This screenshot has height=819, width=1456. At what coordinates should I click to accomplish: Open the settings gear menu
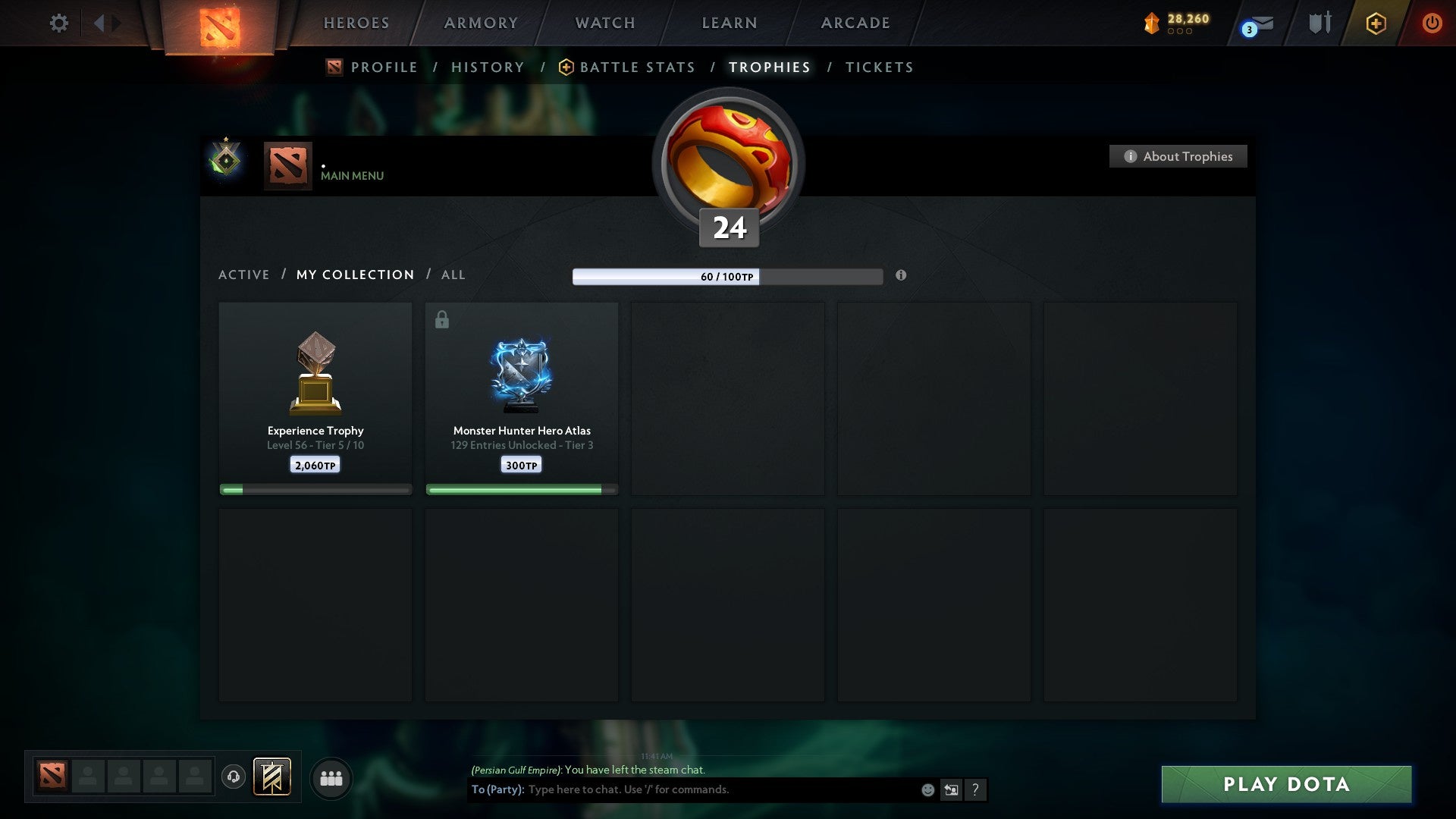click(x=58, y=23)
